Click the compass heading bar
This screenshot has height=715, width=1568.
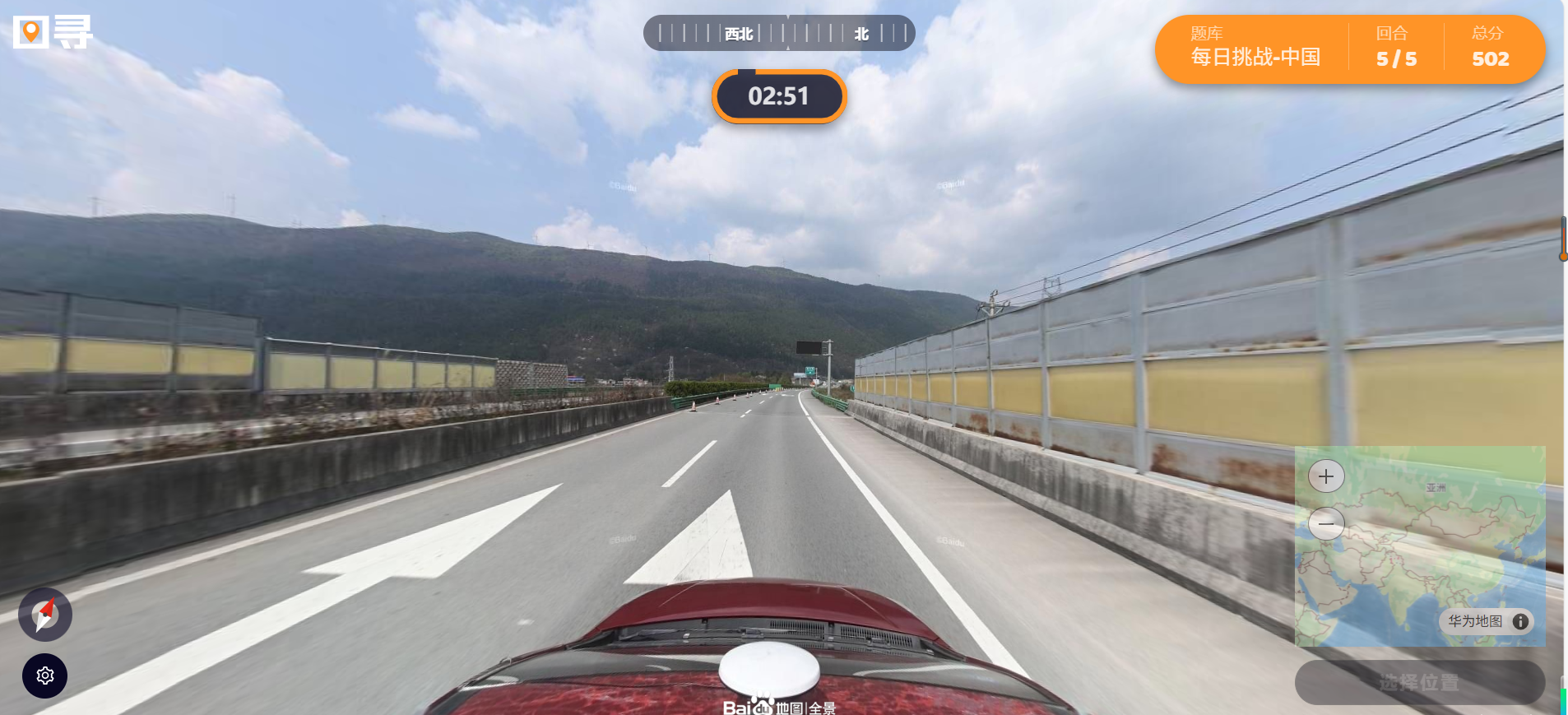tap(778, 34)
